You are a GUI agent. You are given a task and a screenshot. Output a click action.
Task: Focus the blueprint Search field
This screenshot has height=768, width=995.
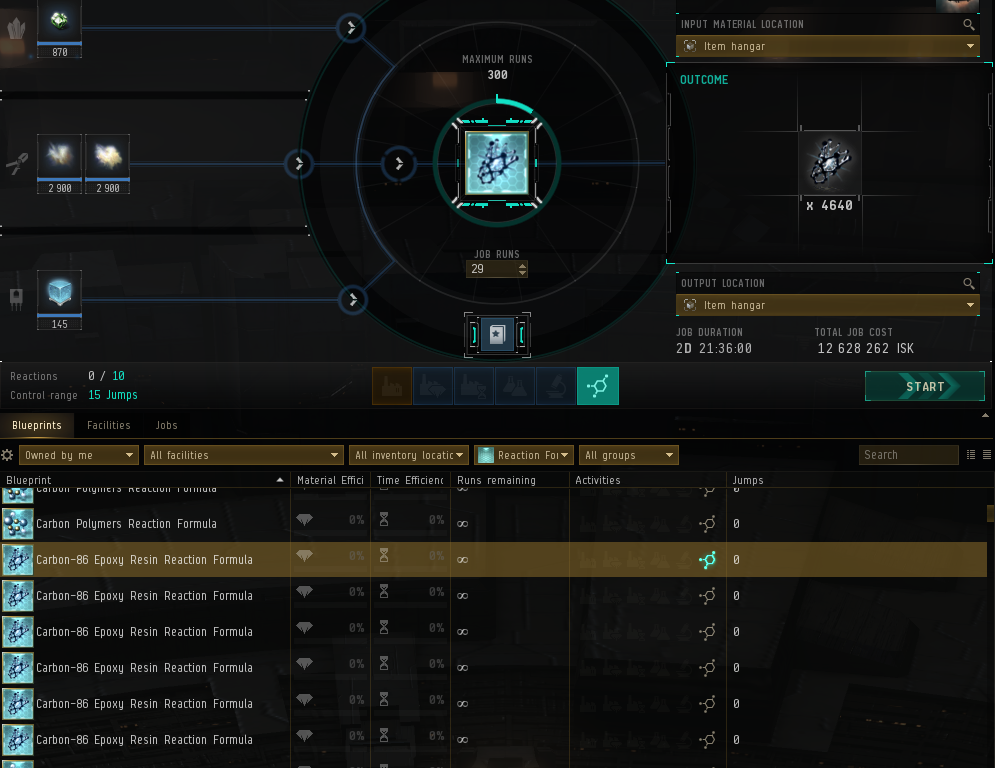pos(908,455)
